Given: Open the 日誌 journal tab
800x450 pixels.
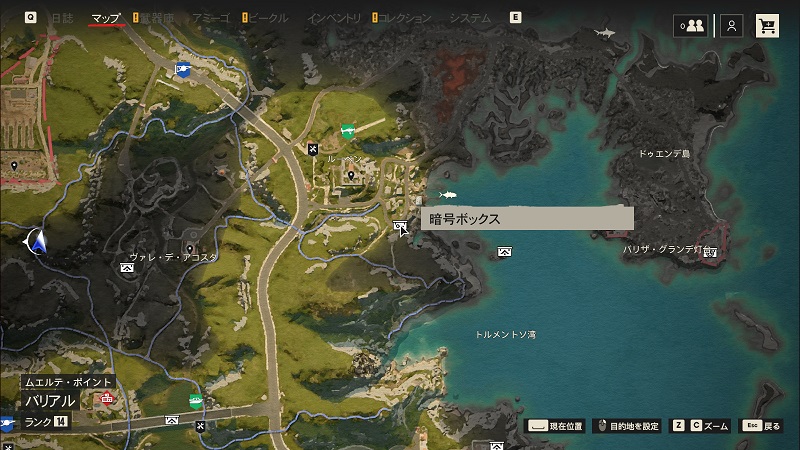Looking at the screenshot, I should [61, 18].
